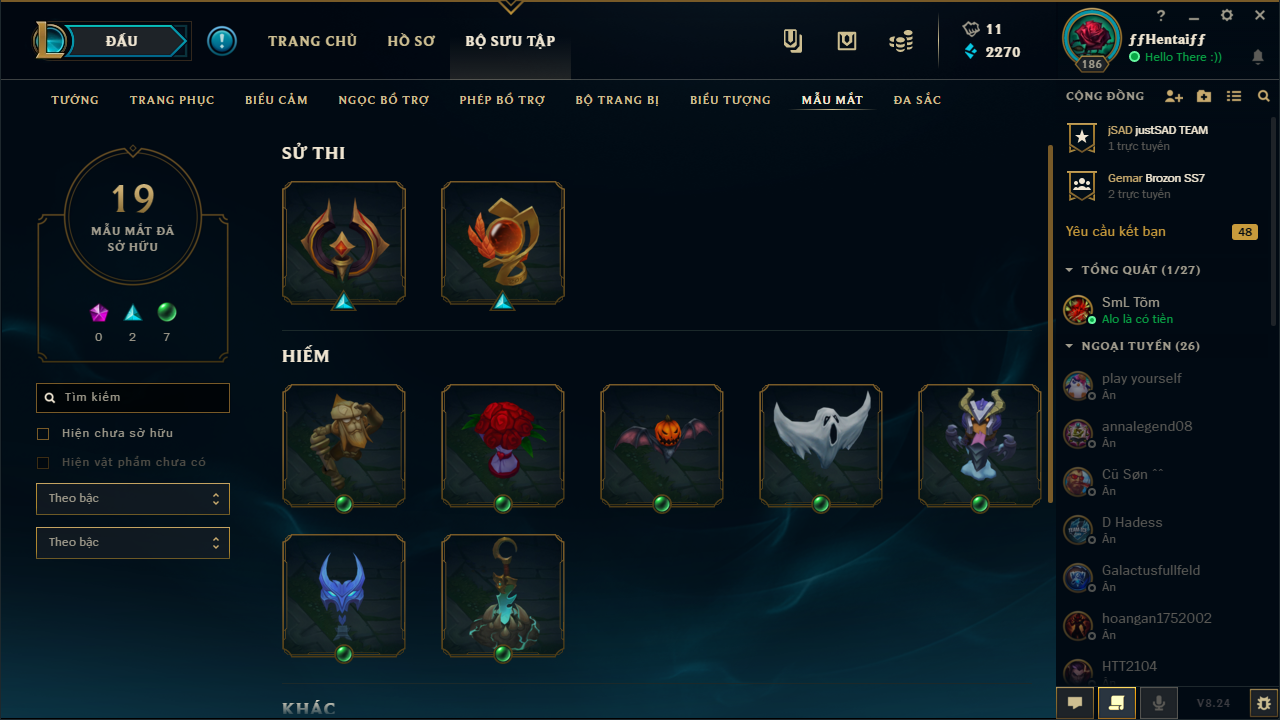Close the League client window

coord(1259,16)
